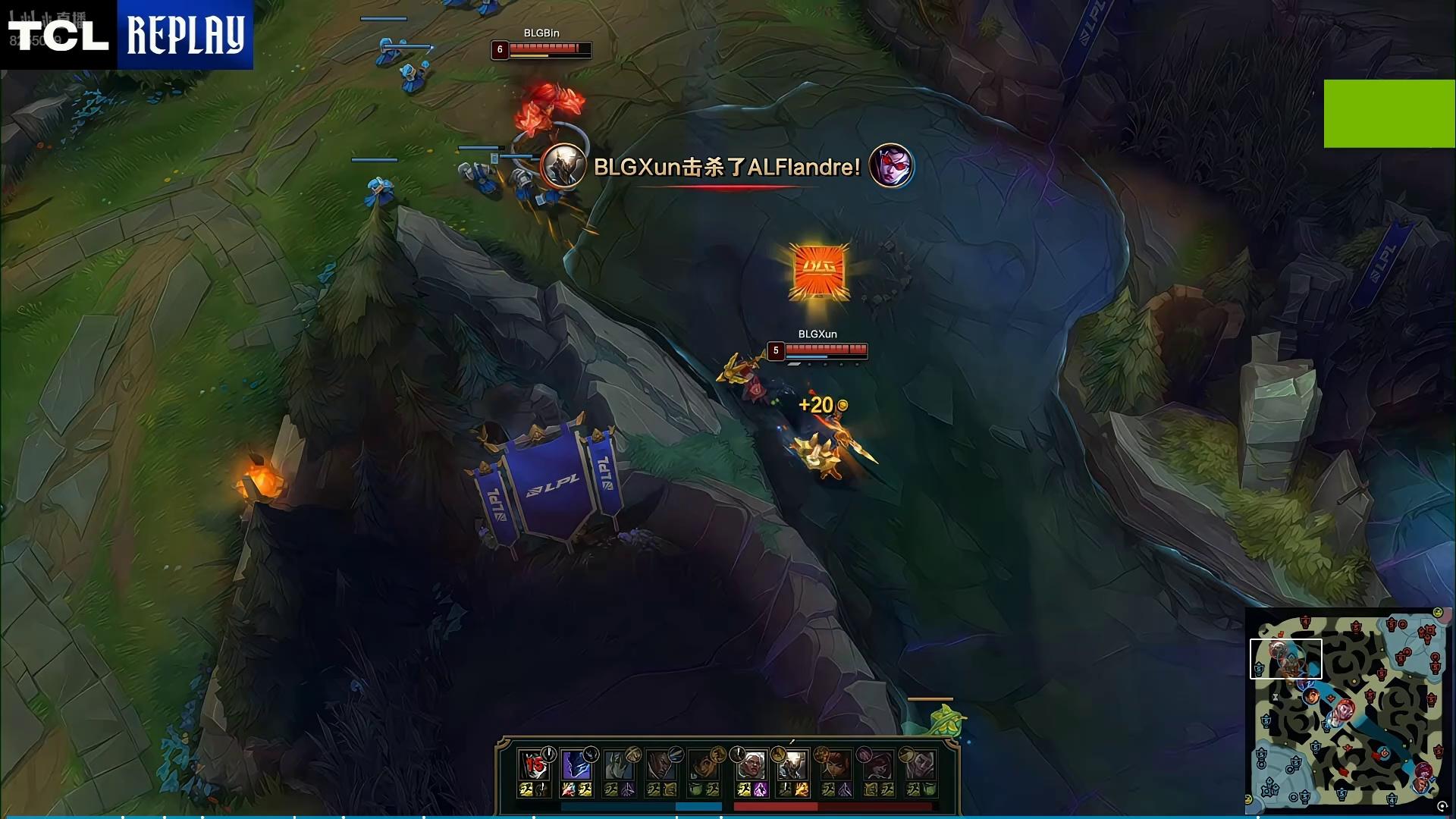
Task: Click the TCL Replay overlay logo
Action: point(127,35)
